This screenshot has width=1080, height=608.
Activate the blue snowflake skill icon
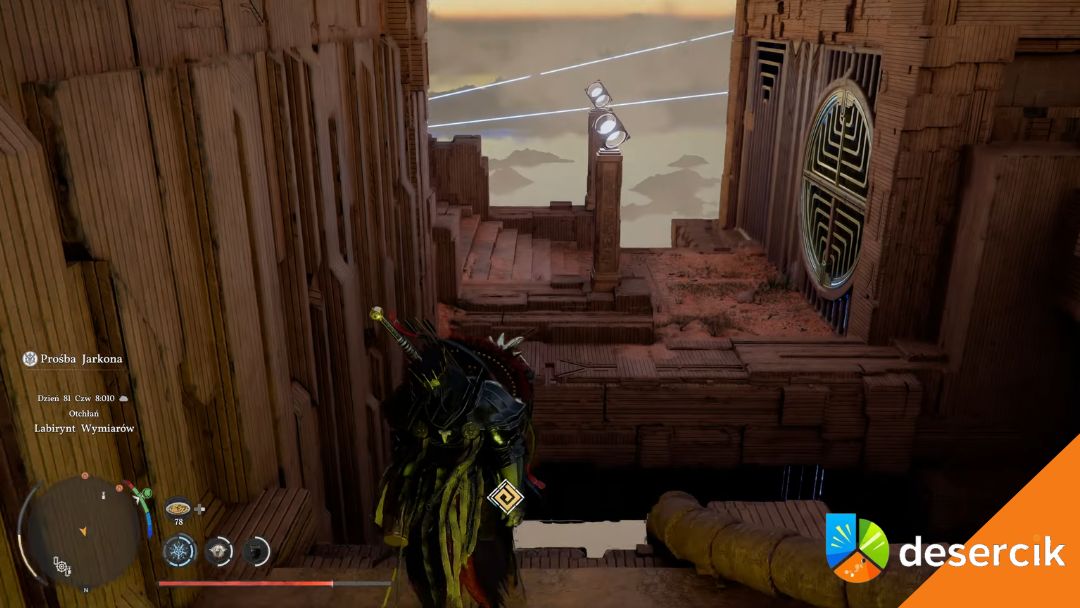point(179,550)
